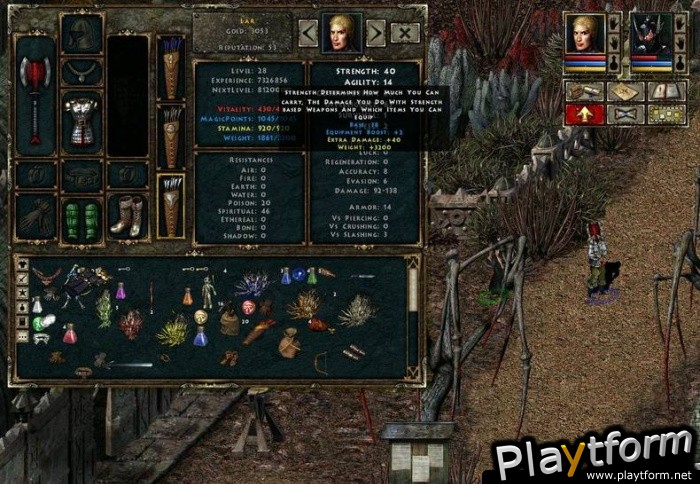
Task: Select the equipped red battle axe
Action: 35,95
